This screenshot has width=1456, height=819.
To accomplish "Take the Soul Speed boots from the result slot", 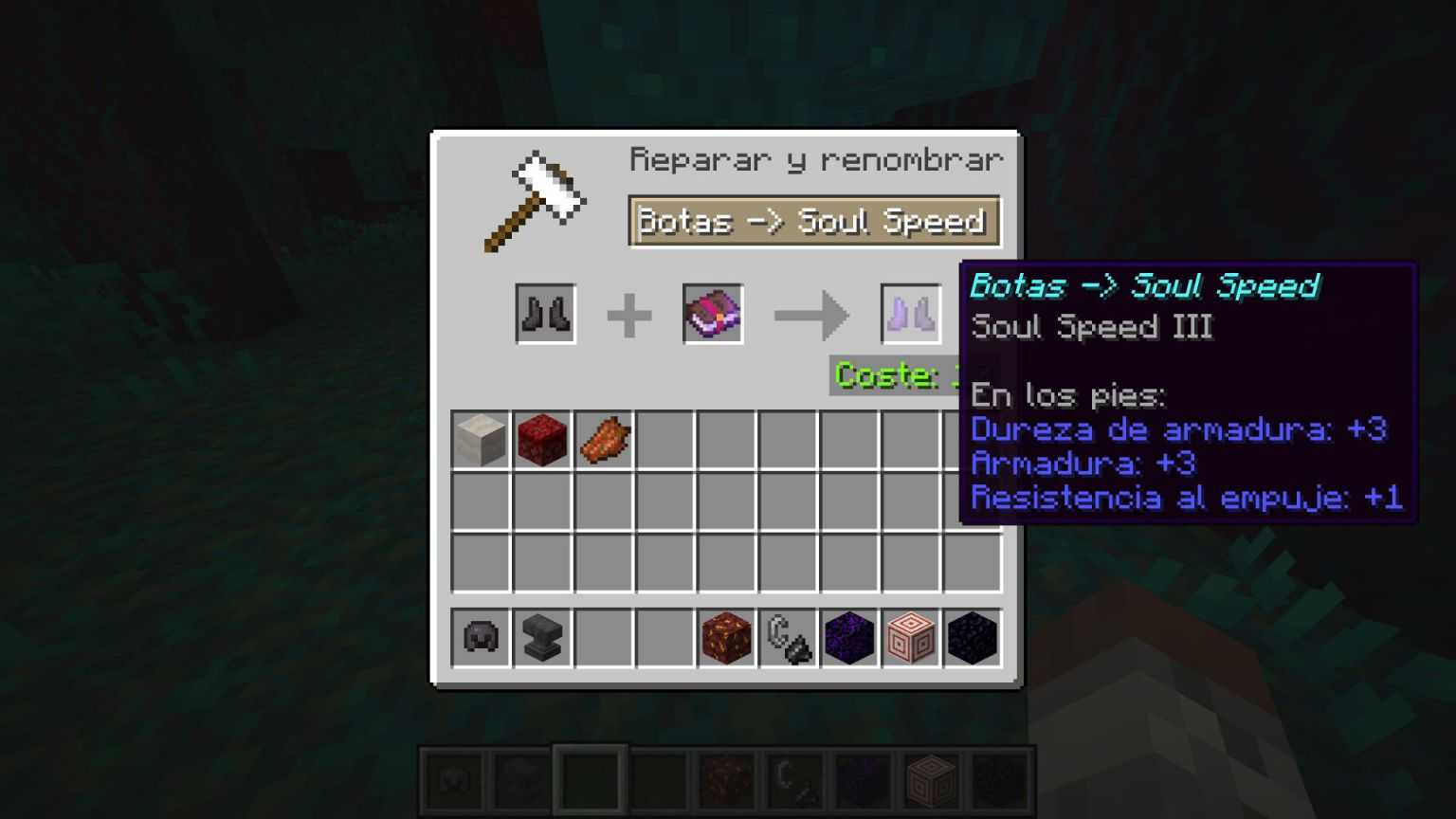I will pyautogui.click(x=908, y=313).
